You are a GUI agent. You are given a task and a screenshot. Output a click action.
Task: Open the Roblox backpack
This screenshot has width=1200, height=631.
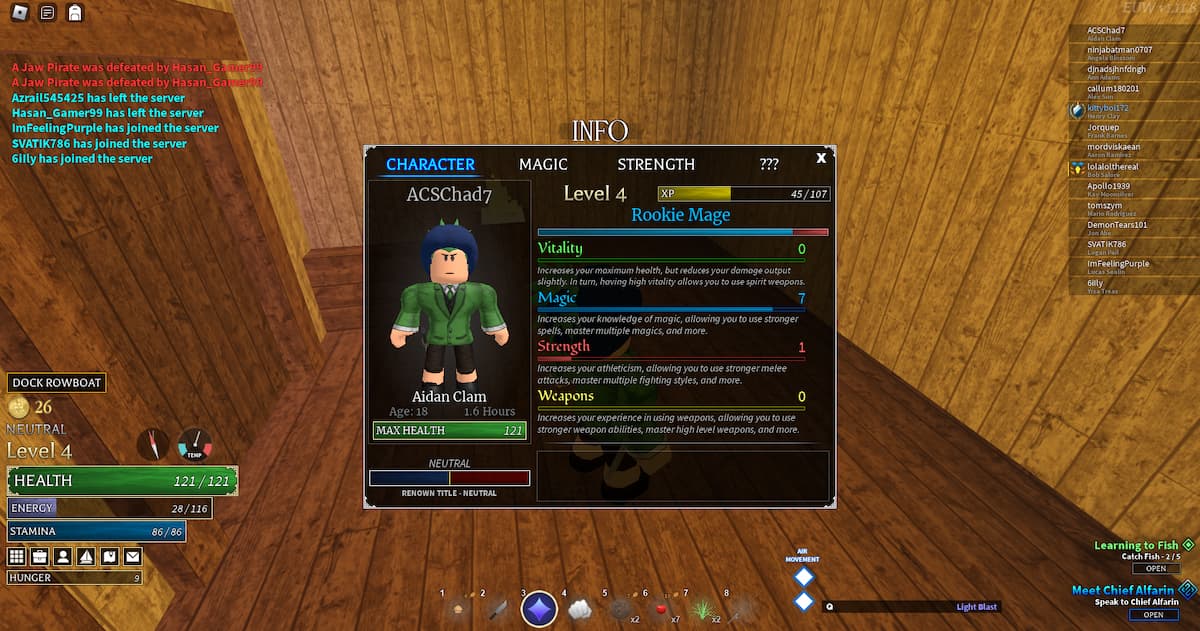[x=74, y=13]
